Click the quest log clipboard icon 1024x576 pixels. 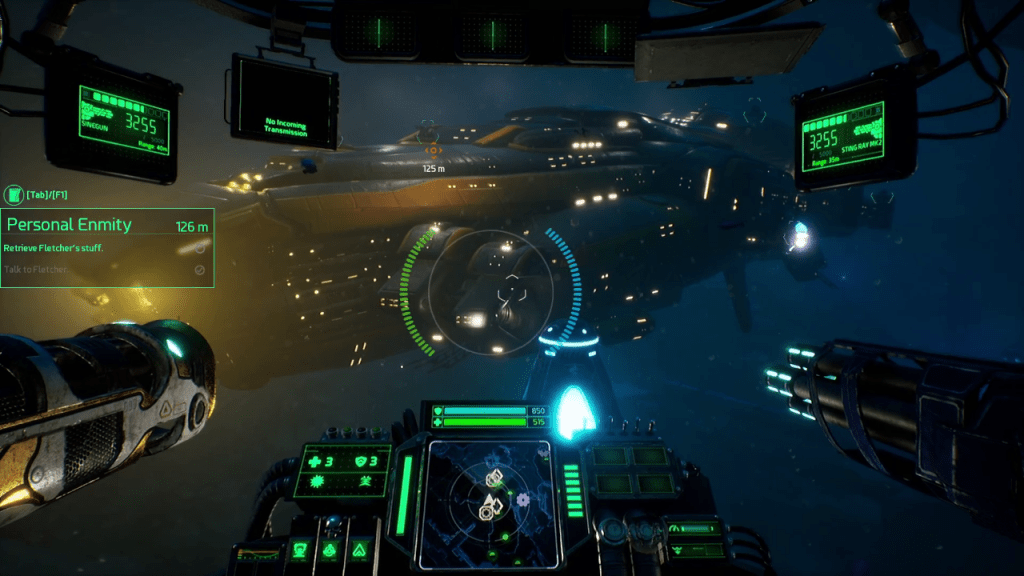[x=14, y=194]
